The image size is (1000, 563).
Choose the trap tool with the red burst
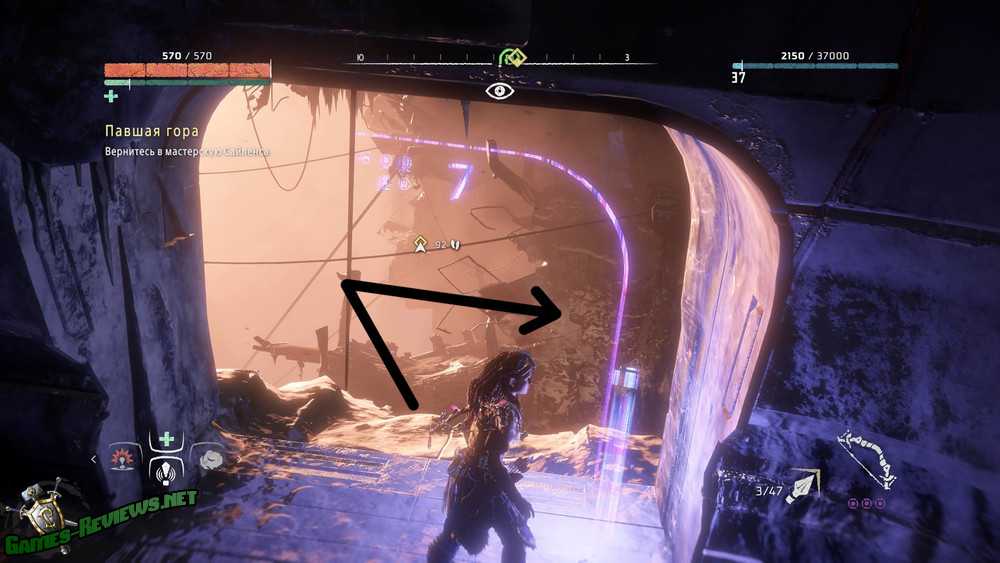click(x=125, y=460)
